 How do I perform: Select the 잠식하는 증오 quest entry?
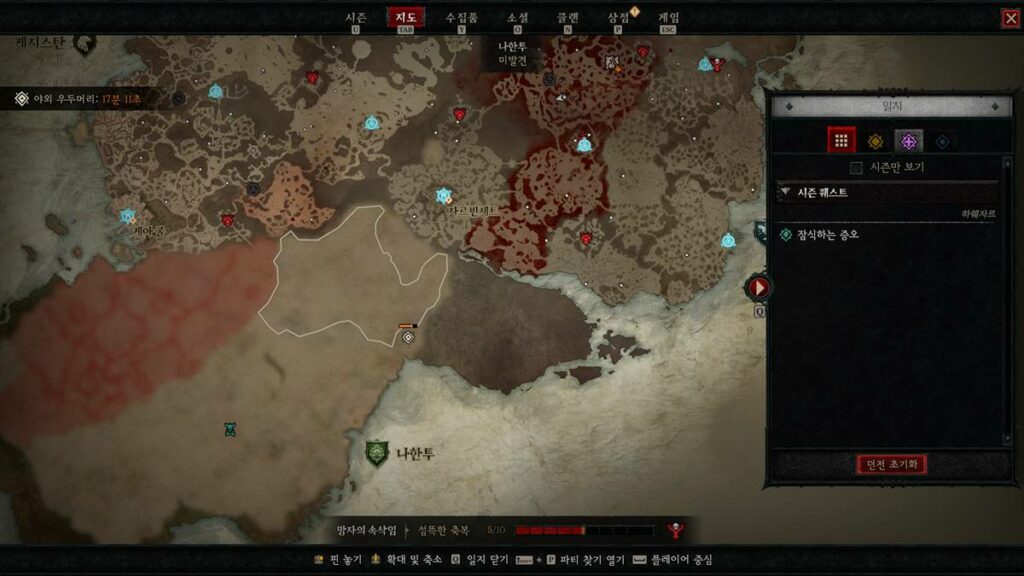tap(826, 235)
